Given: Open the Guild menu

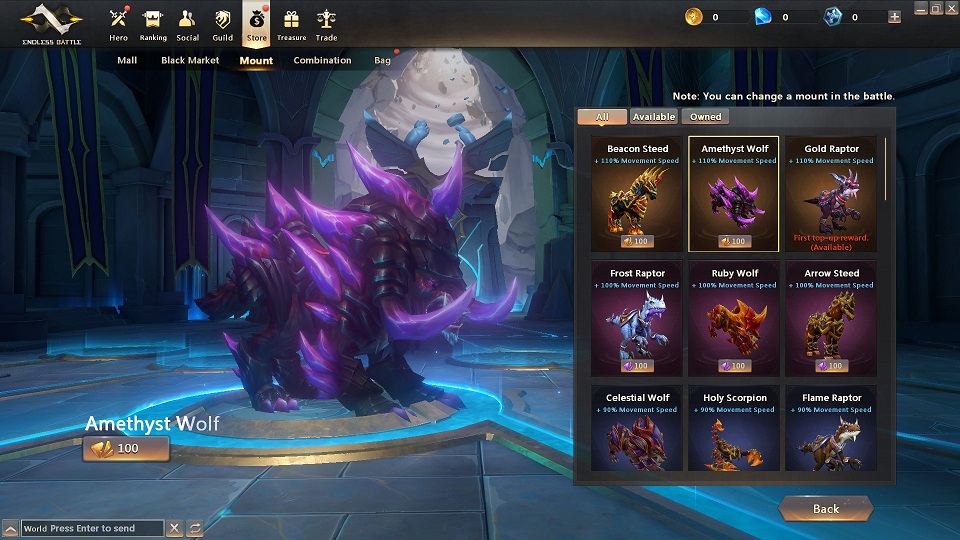Looking at the screenshot, I should (x=222, y=24).
